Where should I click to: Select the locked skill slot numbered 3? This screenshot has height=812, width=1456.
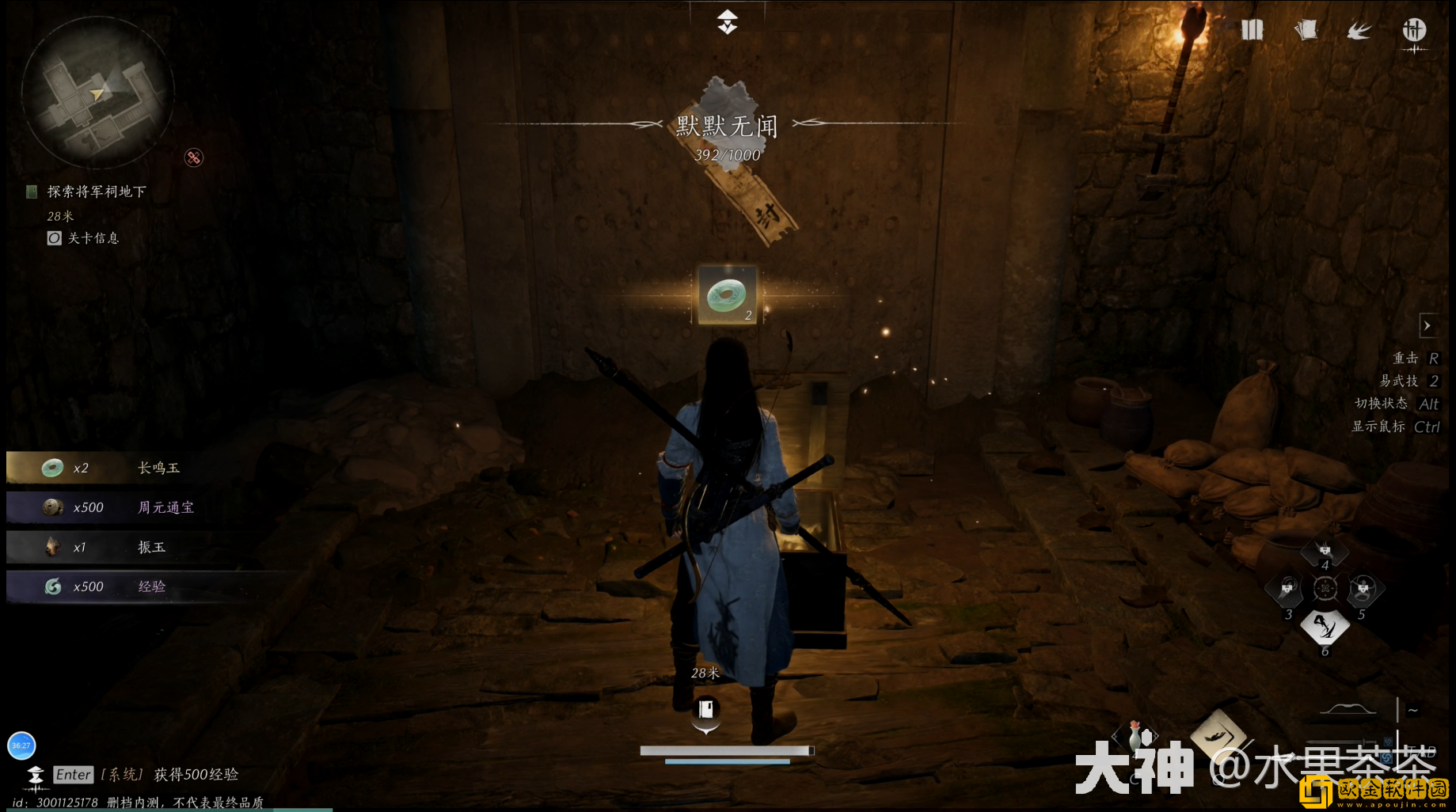[1287, 589]
